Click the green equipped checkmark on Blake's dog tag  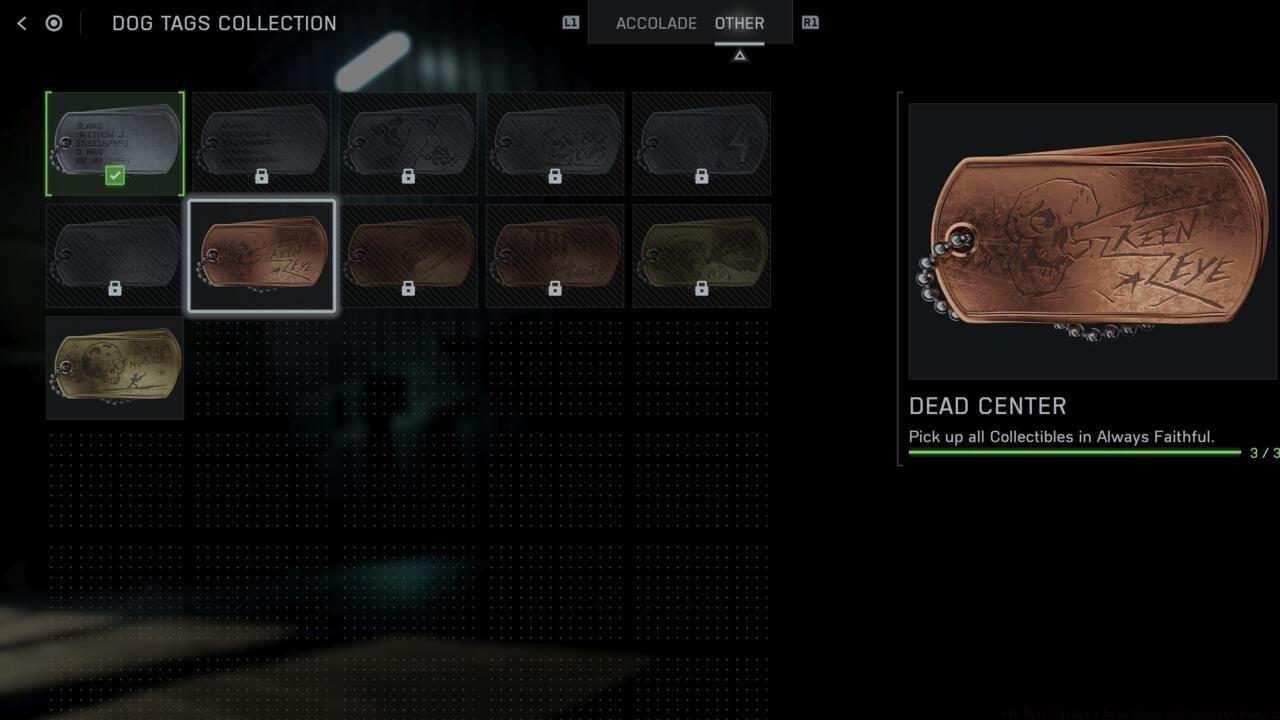[115, 176]
